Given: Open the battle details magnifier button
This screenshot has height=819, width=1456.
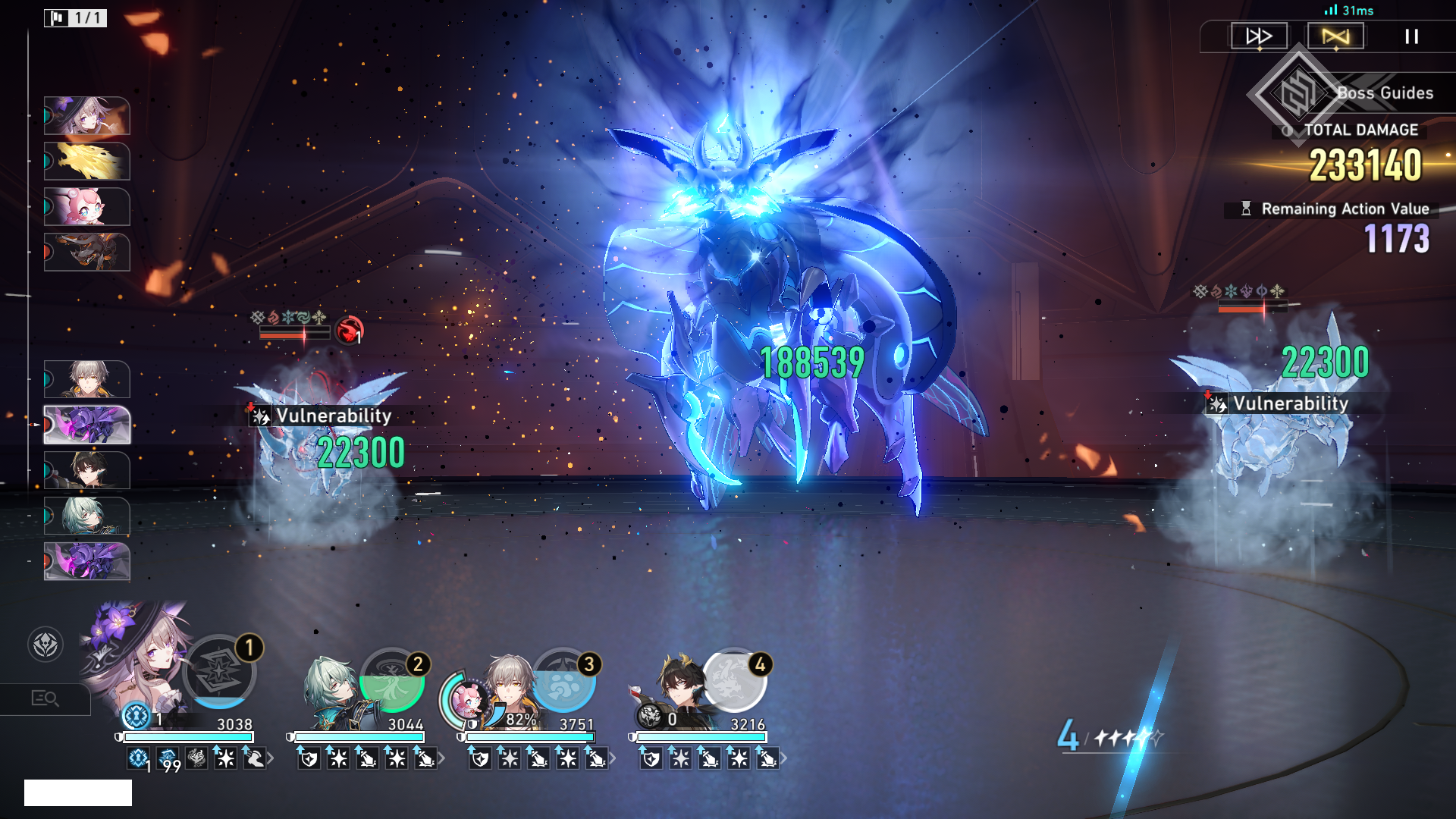Looking at the screenshot, I should (x=45, y=698).
